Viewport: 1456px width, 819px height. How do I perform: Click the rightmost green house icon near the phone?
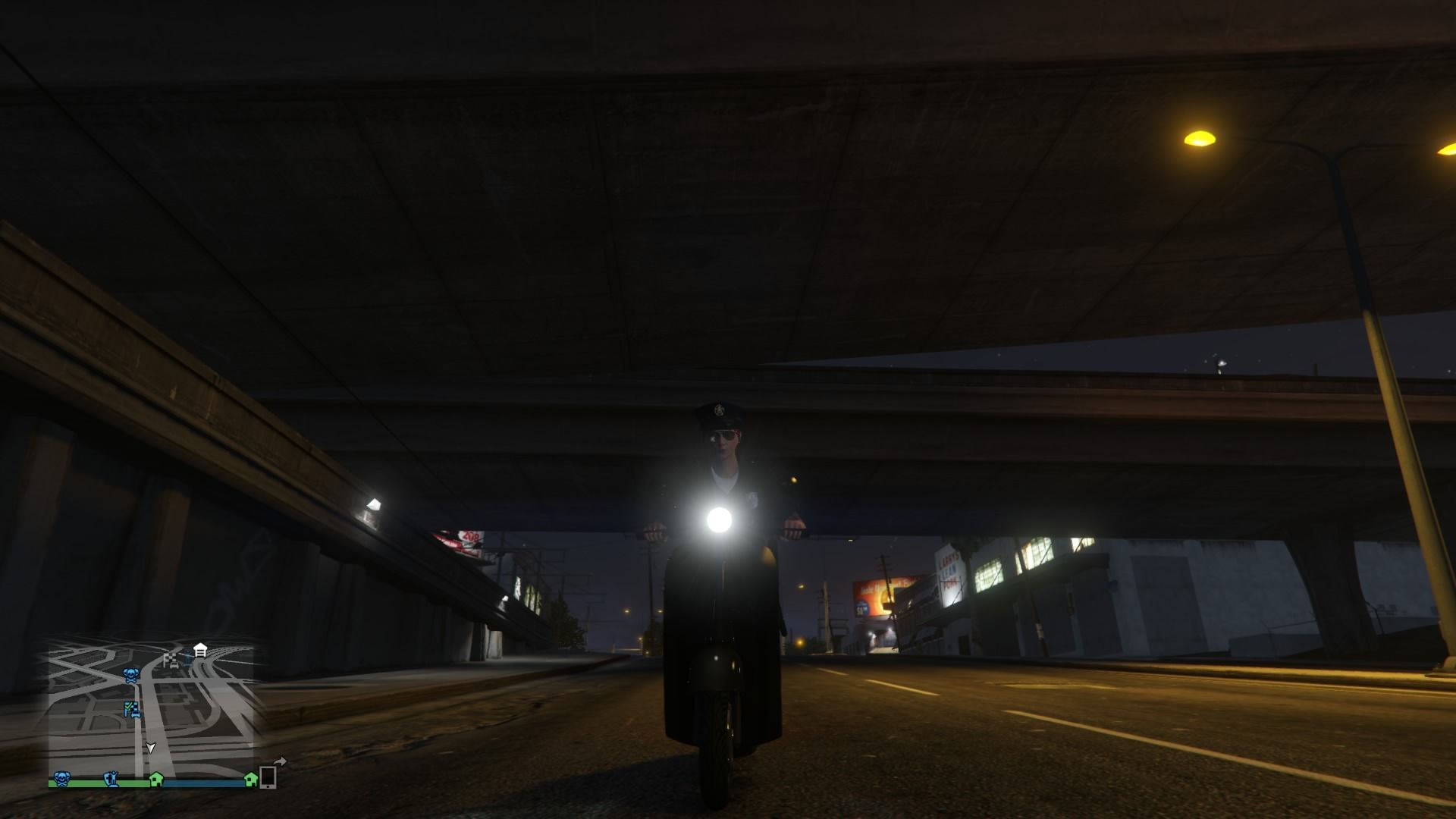click(250, 780)
